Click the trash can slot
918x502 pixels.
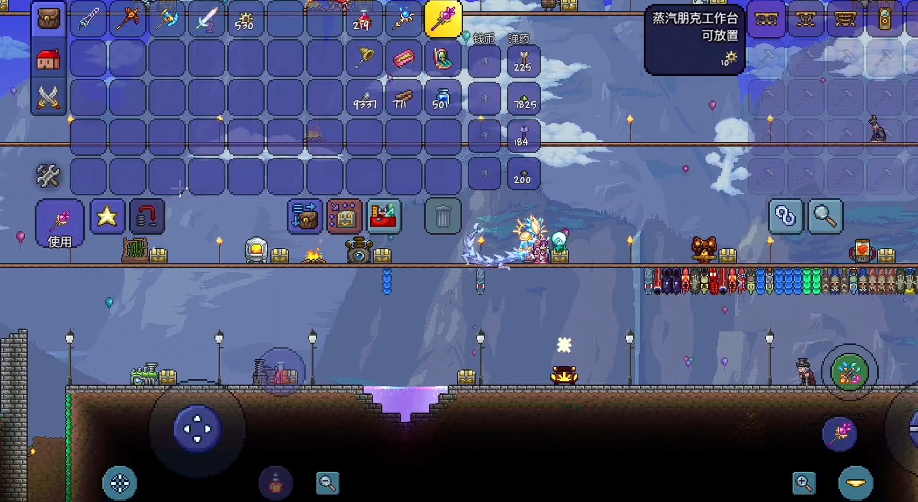443,215
